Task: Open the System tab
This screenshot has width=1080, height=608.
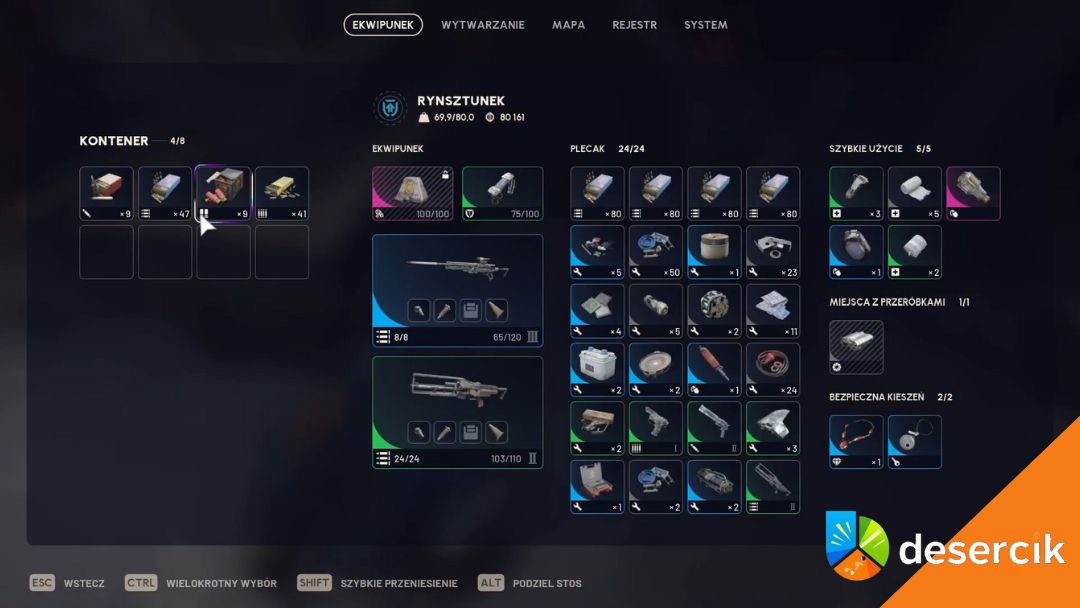Action: [706, 25]
